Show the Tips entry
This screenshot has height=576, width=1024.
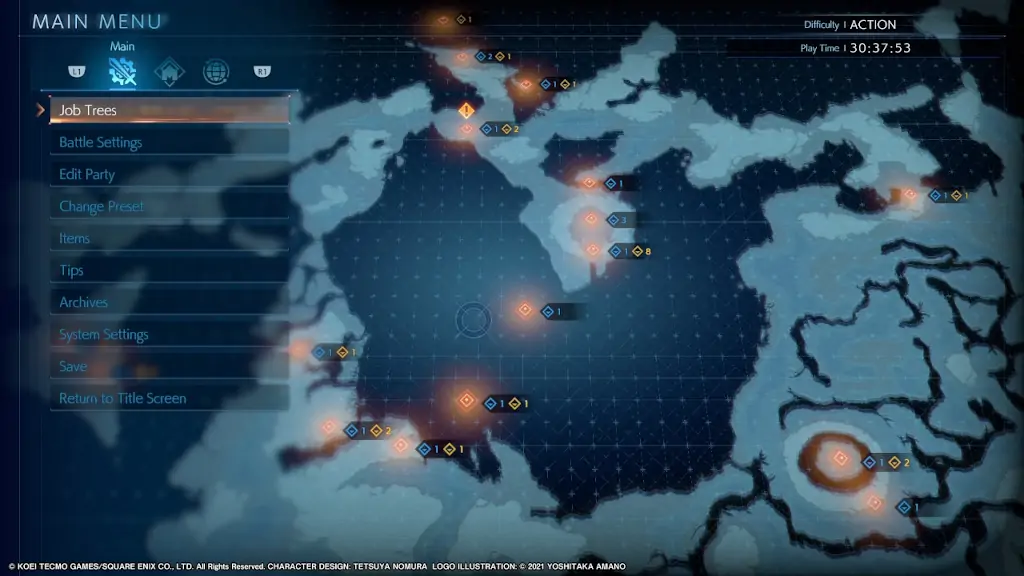pos(168,270)
